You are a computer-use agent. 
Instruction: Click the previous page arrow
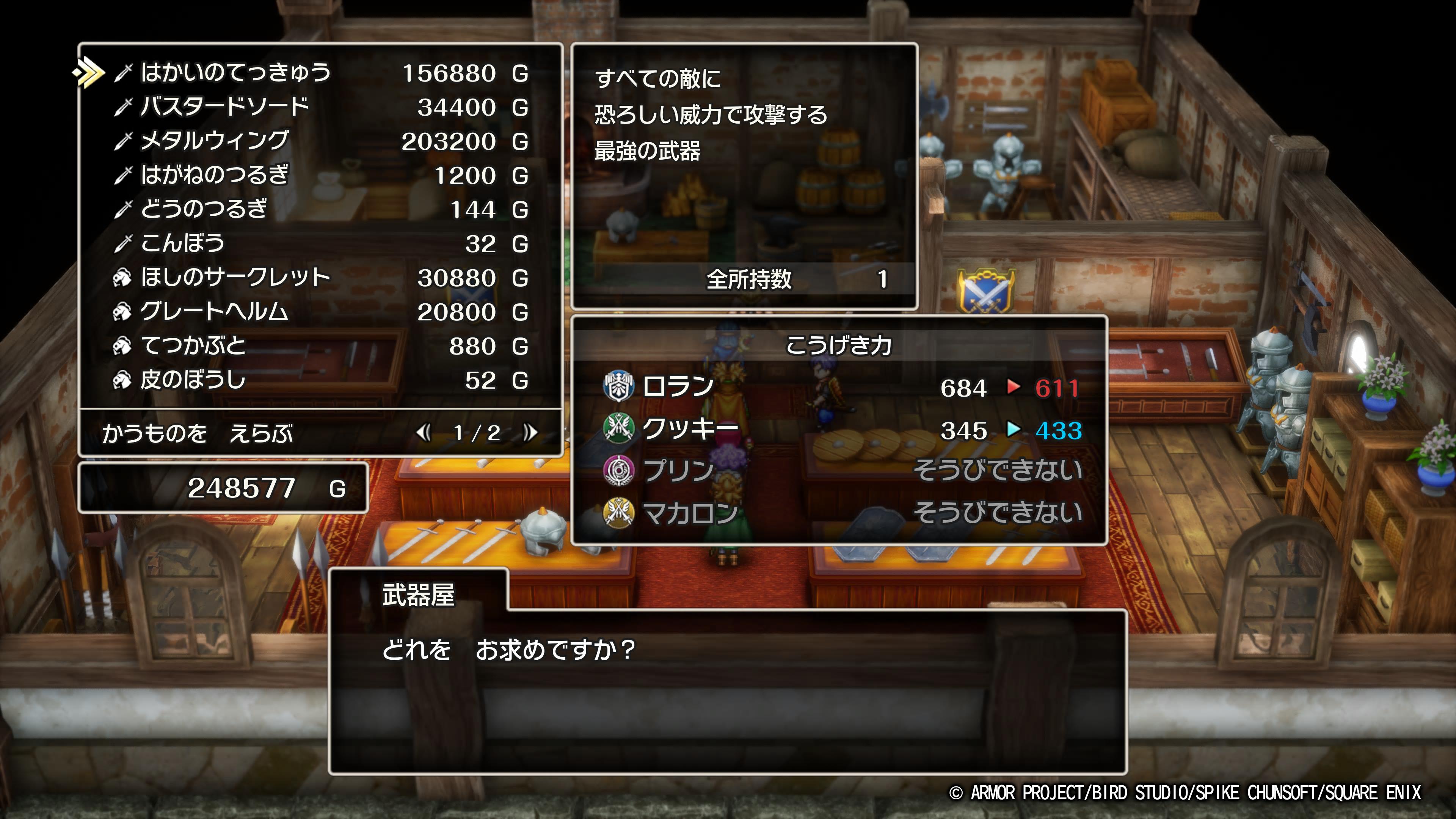423,433
